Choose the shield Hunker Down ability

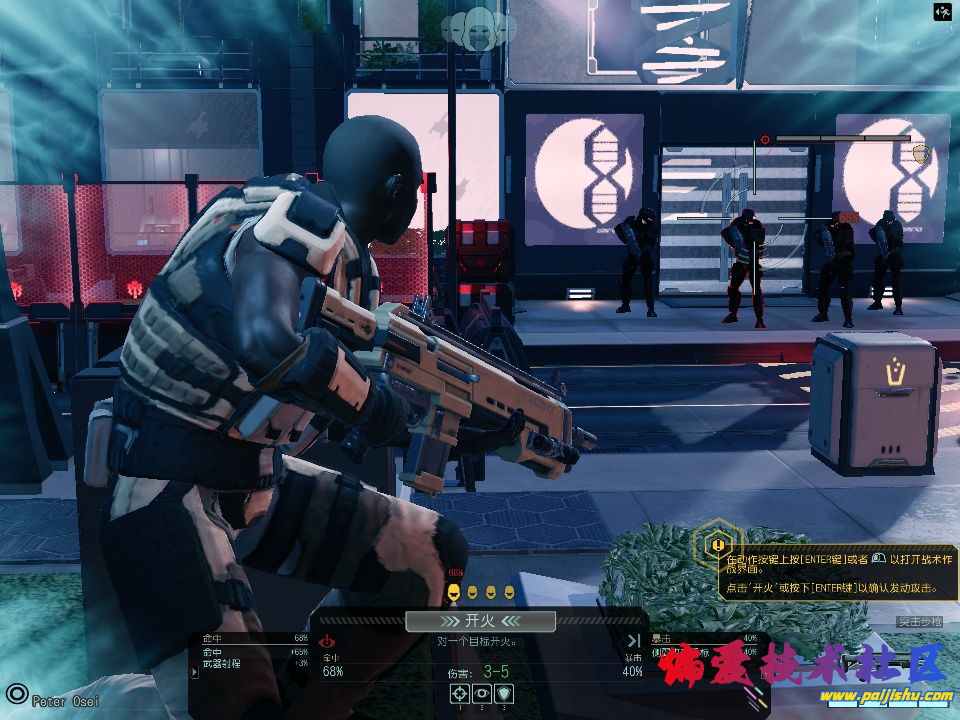click(503, 692)
